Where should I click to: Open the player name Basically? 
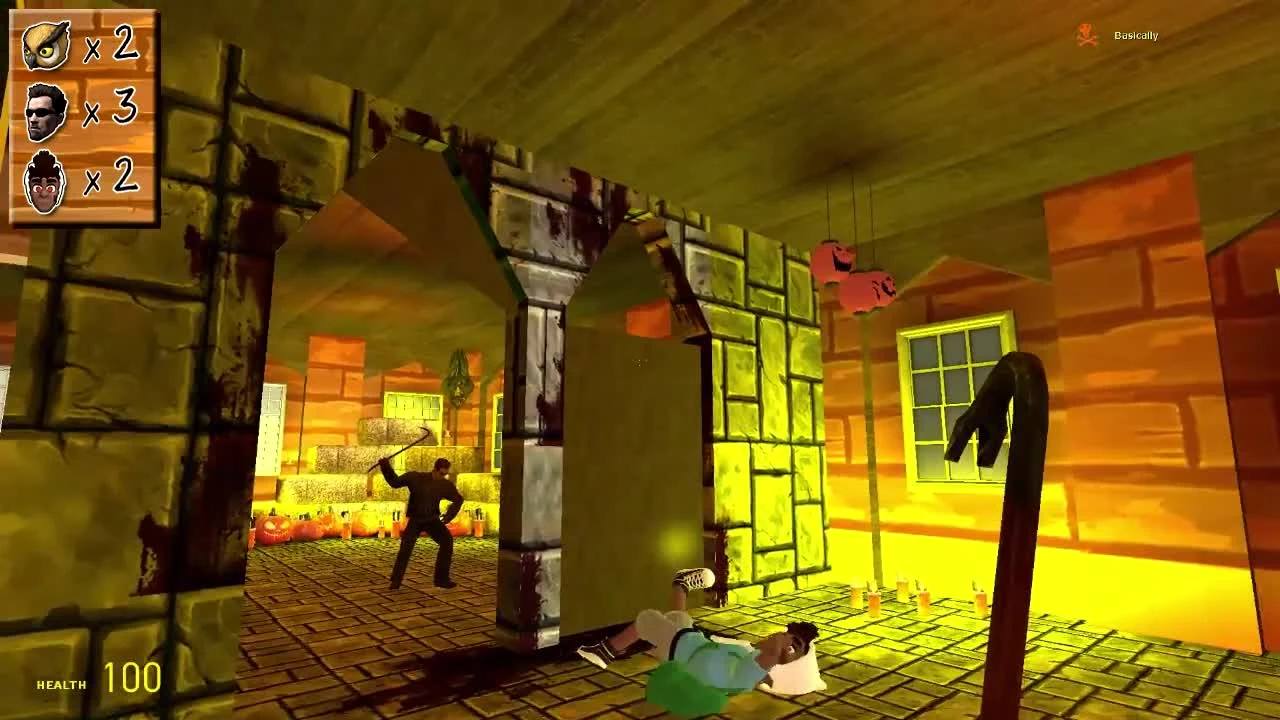(x=1134, y=37)
